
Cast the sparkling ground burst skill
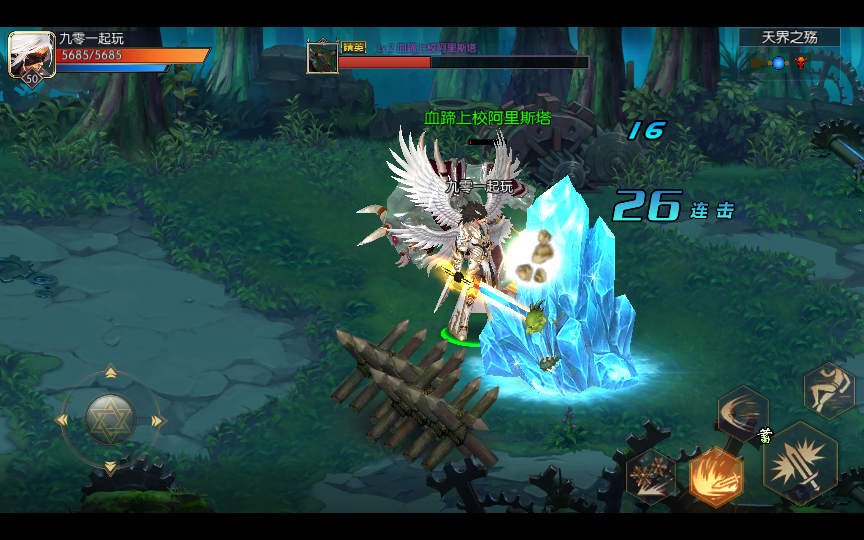[651, 475]
